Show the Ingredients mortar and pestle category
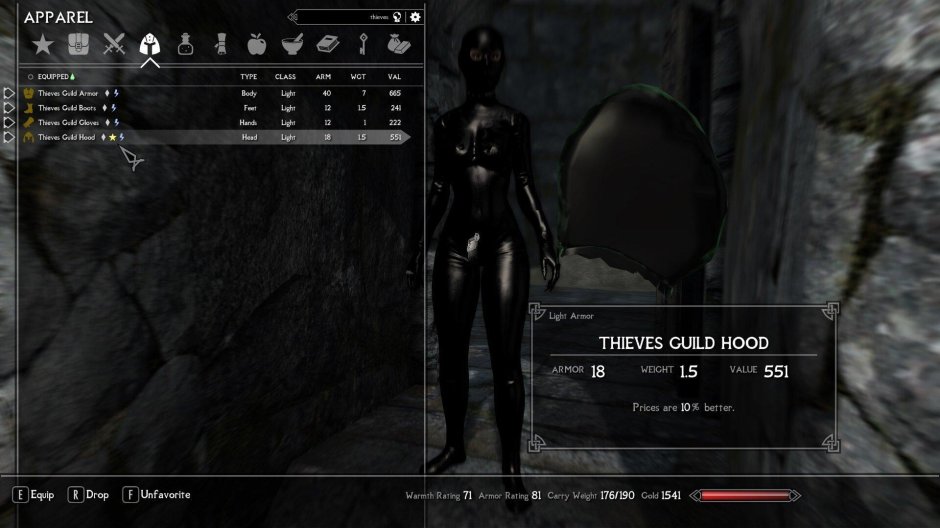Image resolution: width=940 pixels, height=528 pixels. 291,44
